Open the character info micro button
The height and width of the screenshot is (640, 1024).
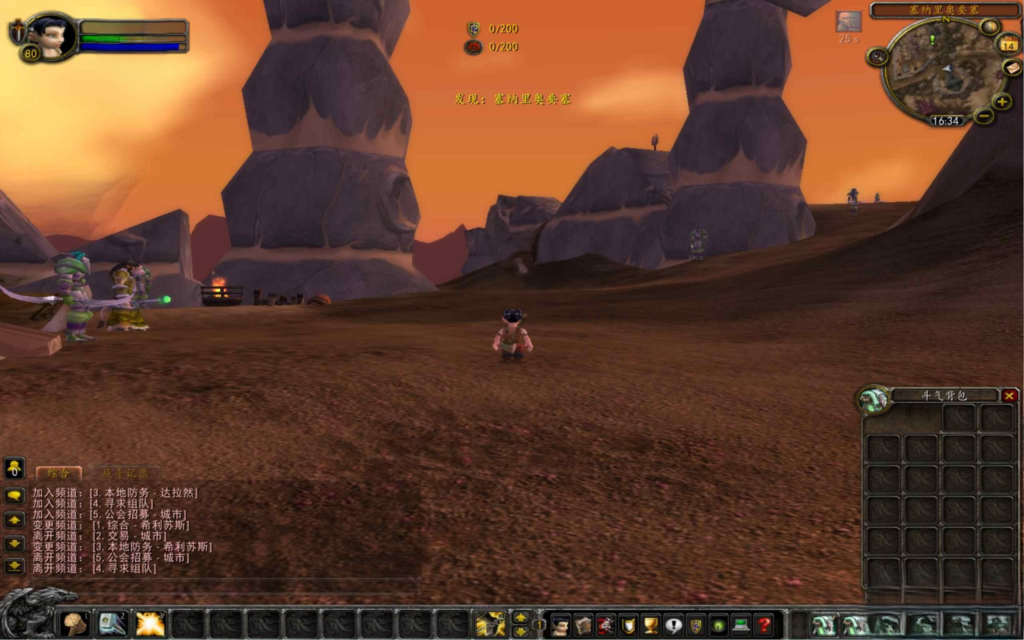click(560, 625)
